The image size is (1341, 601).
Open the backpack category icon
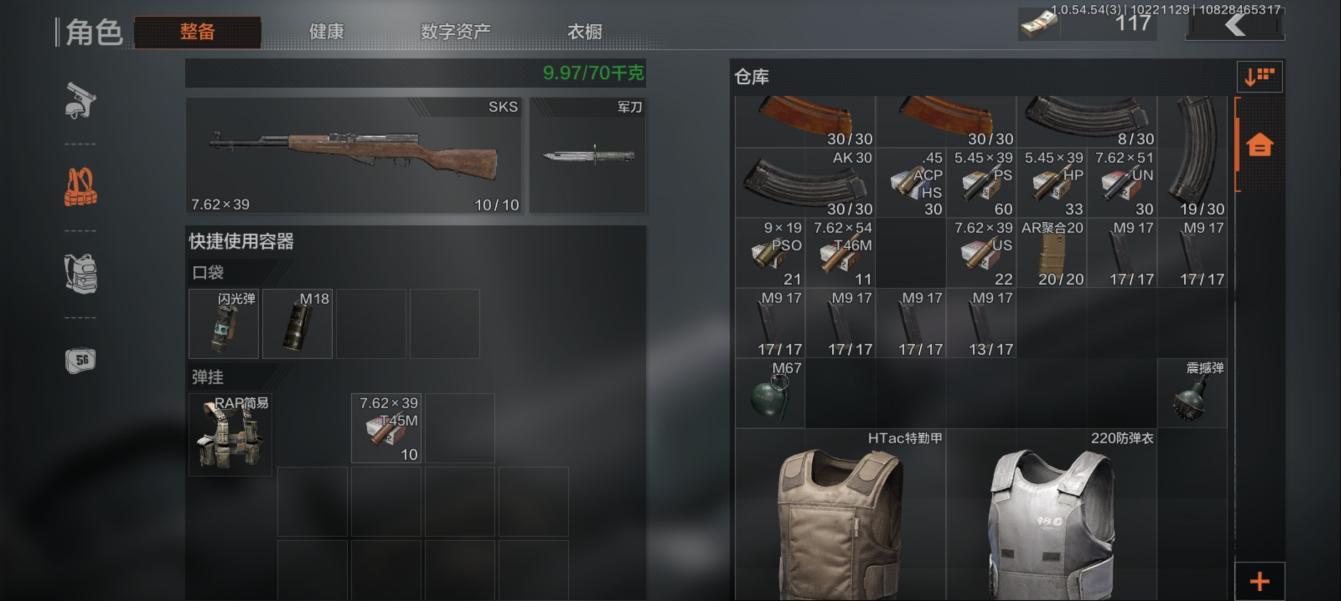pos(80,272)
